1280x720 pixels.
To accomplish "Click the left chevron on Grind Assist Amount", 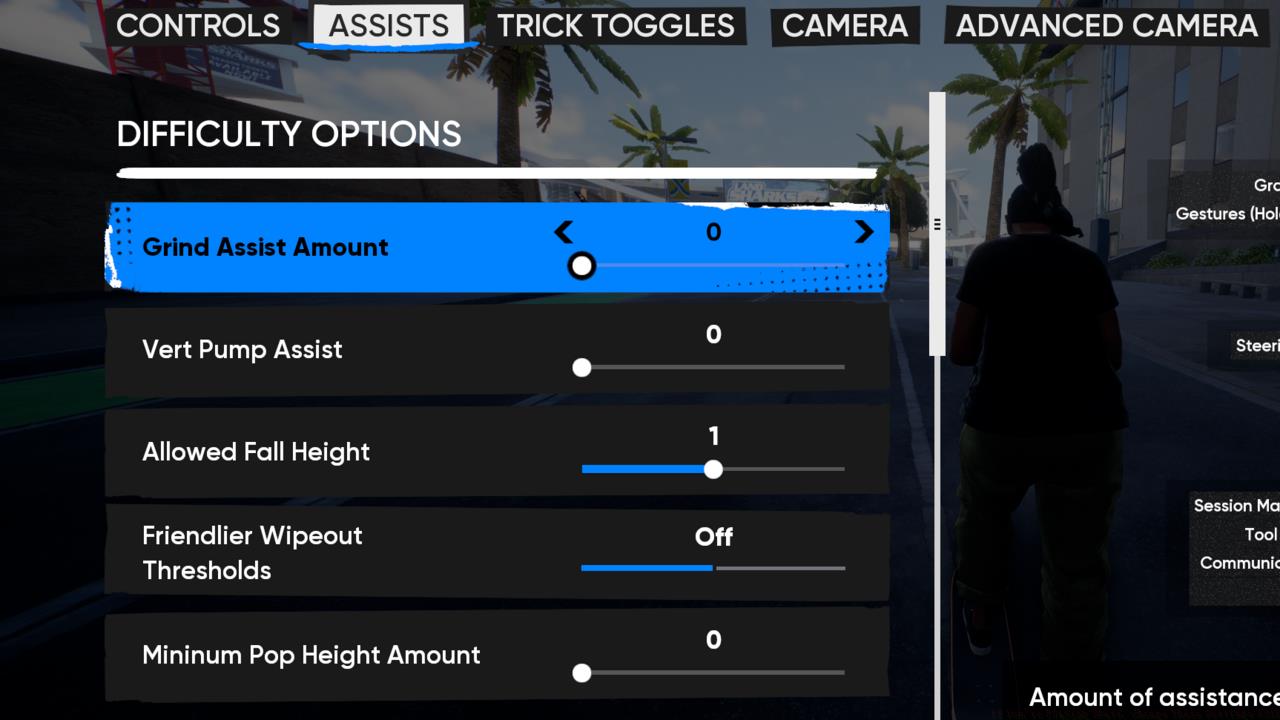I will coord(563,232).
